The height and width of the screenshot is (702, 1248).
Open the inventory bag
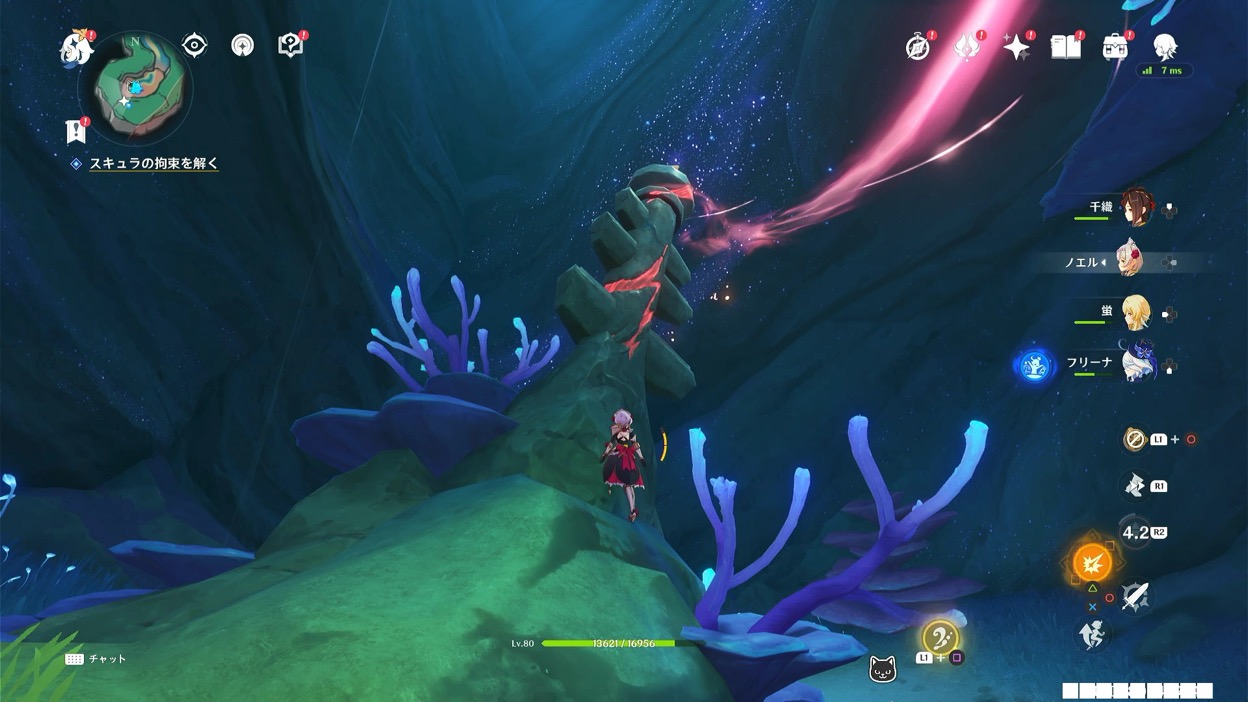(x=1115, y=46)
